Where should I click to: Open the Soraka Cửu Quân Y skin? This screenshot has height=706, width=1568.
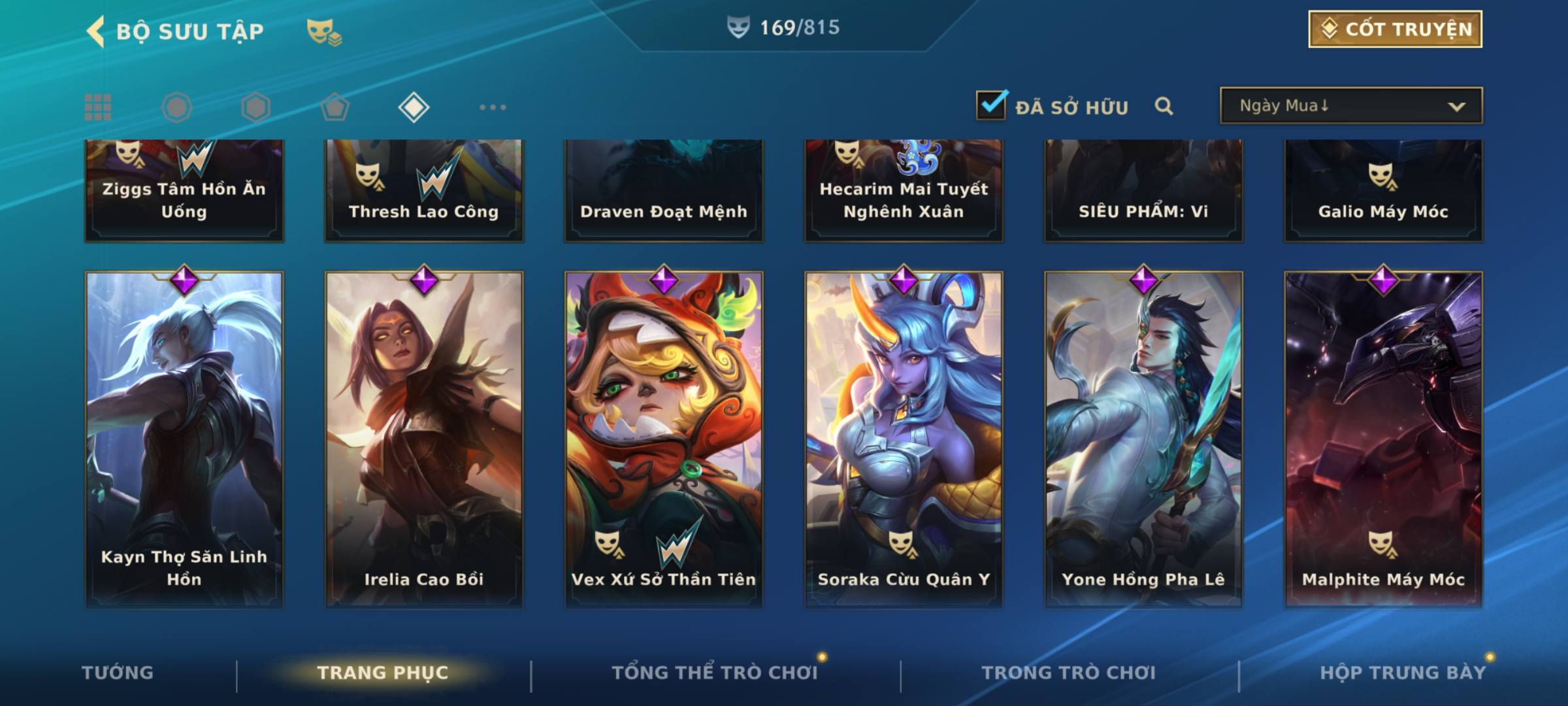[904, 438]
